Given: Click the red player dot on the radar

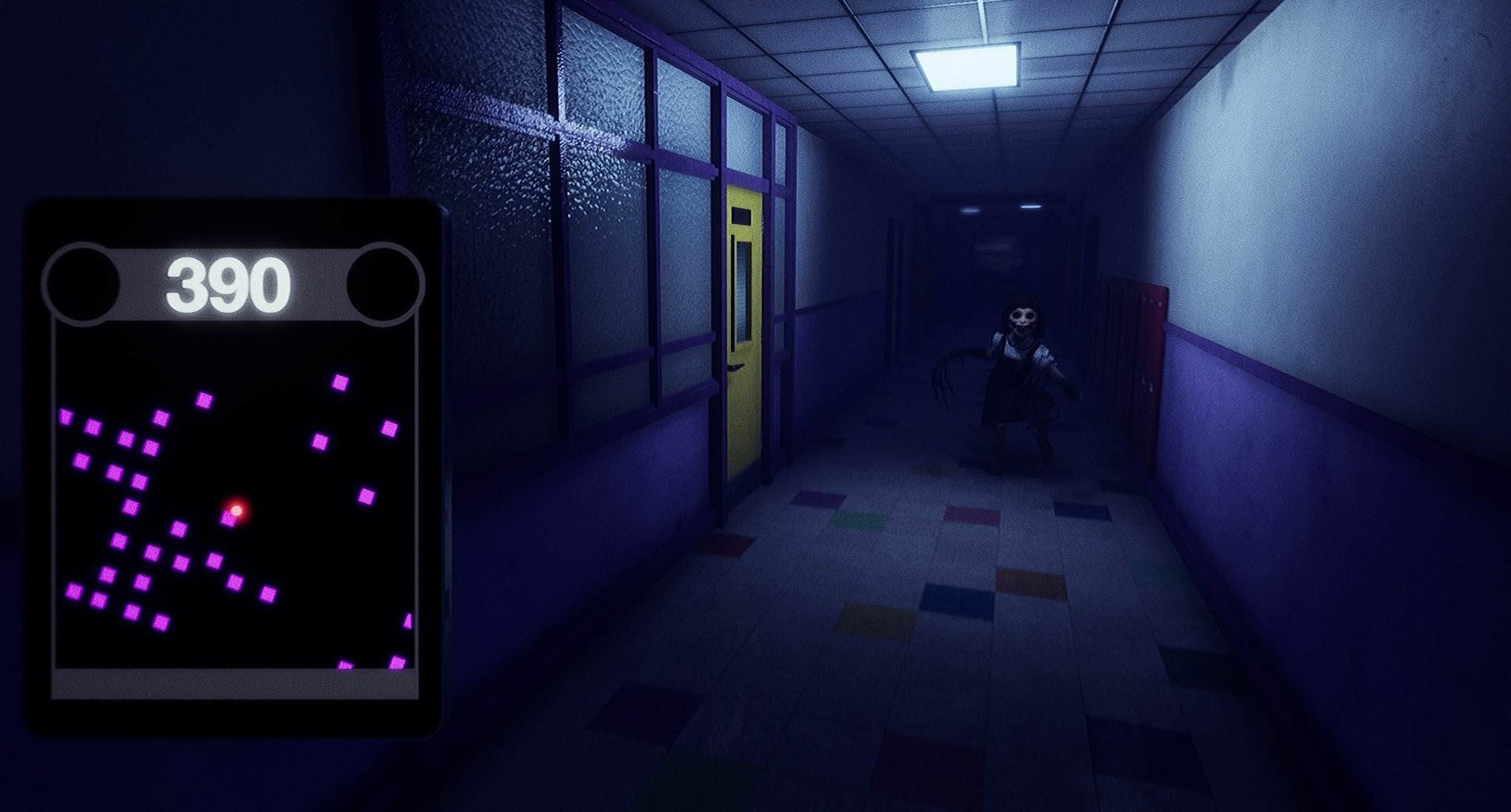Looking at the screenshot, I should point(235,510).
